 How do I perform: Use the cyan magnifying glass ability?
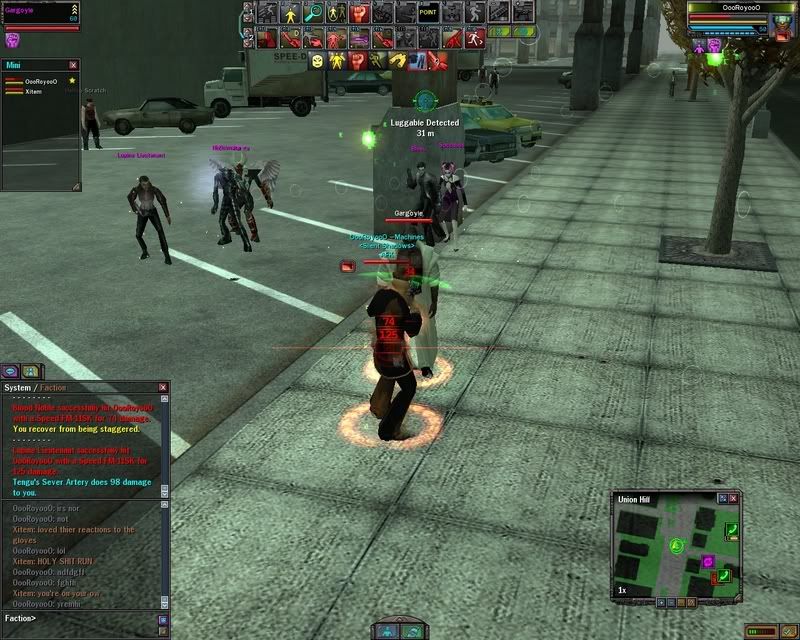pos(314,13)
